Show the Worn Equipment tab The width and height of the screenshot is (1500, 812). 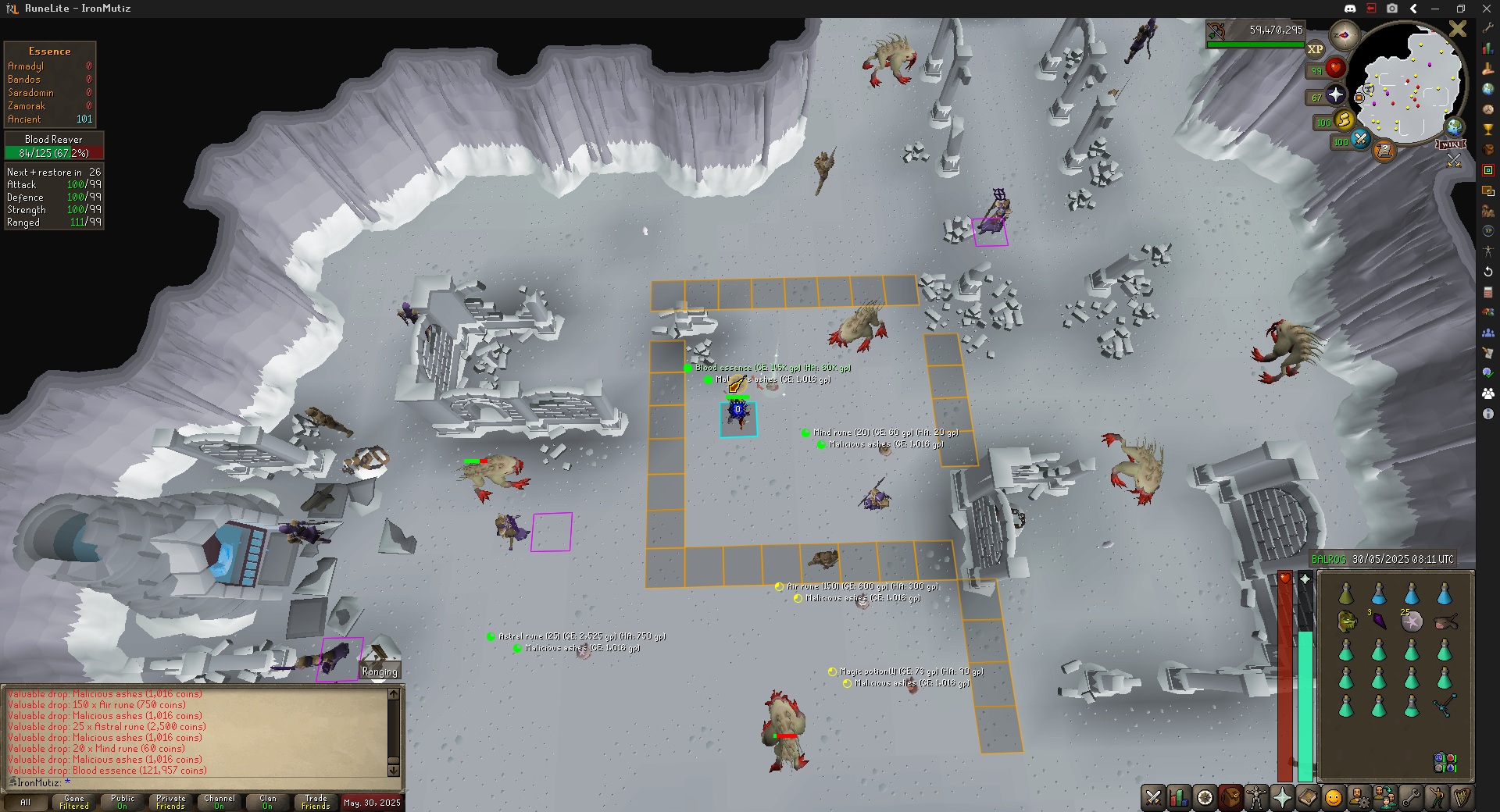pyautogui.click(x=1256, y=797)
